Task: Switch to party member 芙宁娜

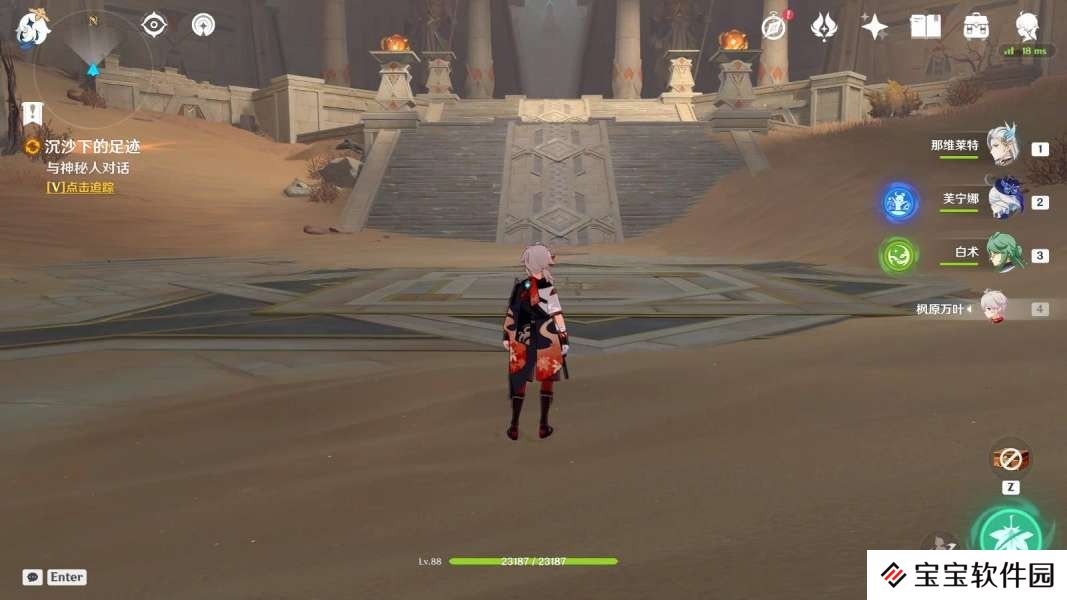Action: tap(1003, 200)
